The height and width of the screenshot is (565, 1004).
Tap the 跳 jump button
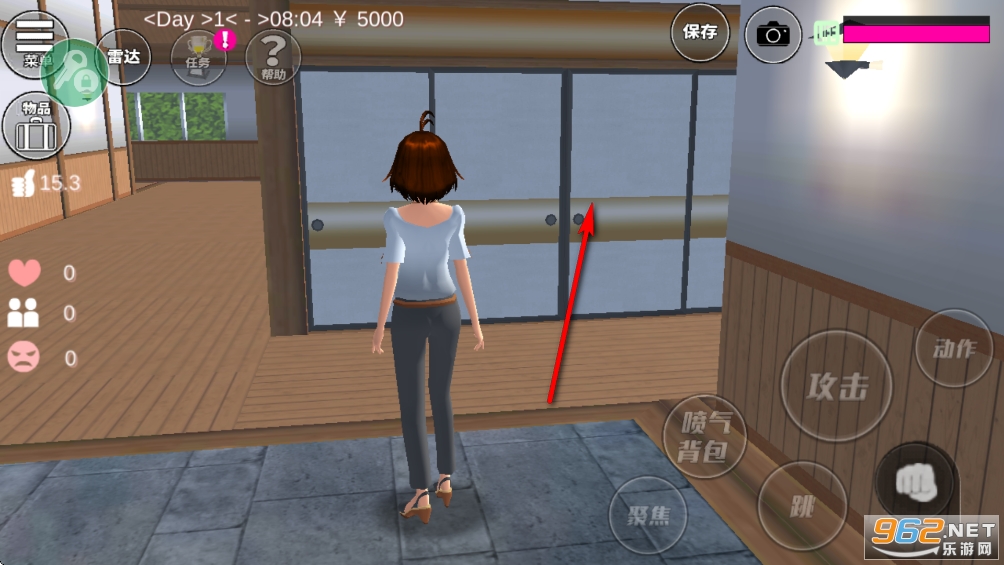point(802,505)
